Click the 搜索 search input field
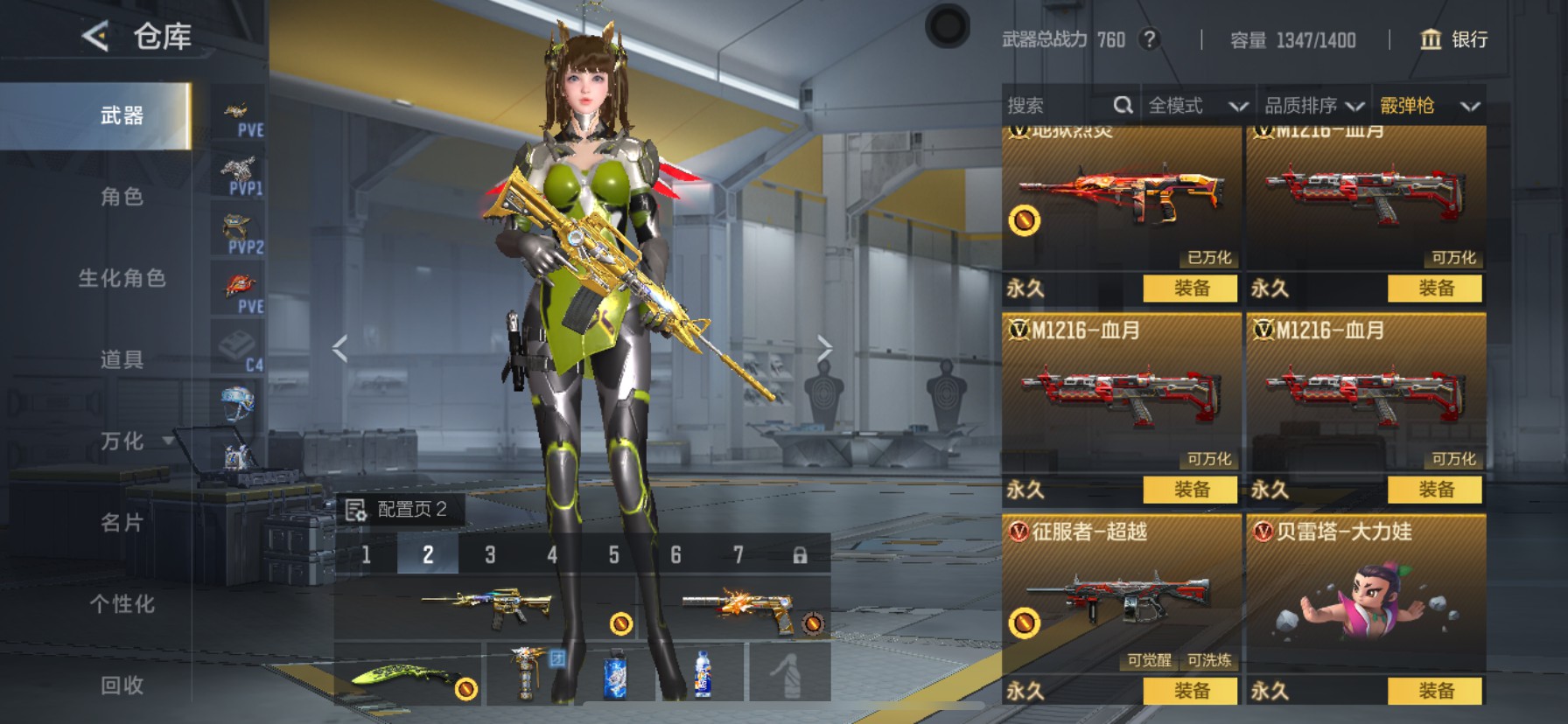The width and height of the screenshot is (1568, 724). [1050, 105]
